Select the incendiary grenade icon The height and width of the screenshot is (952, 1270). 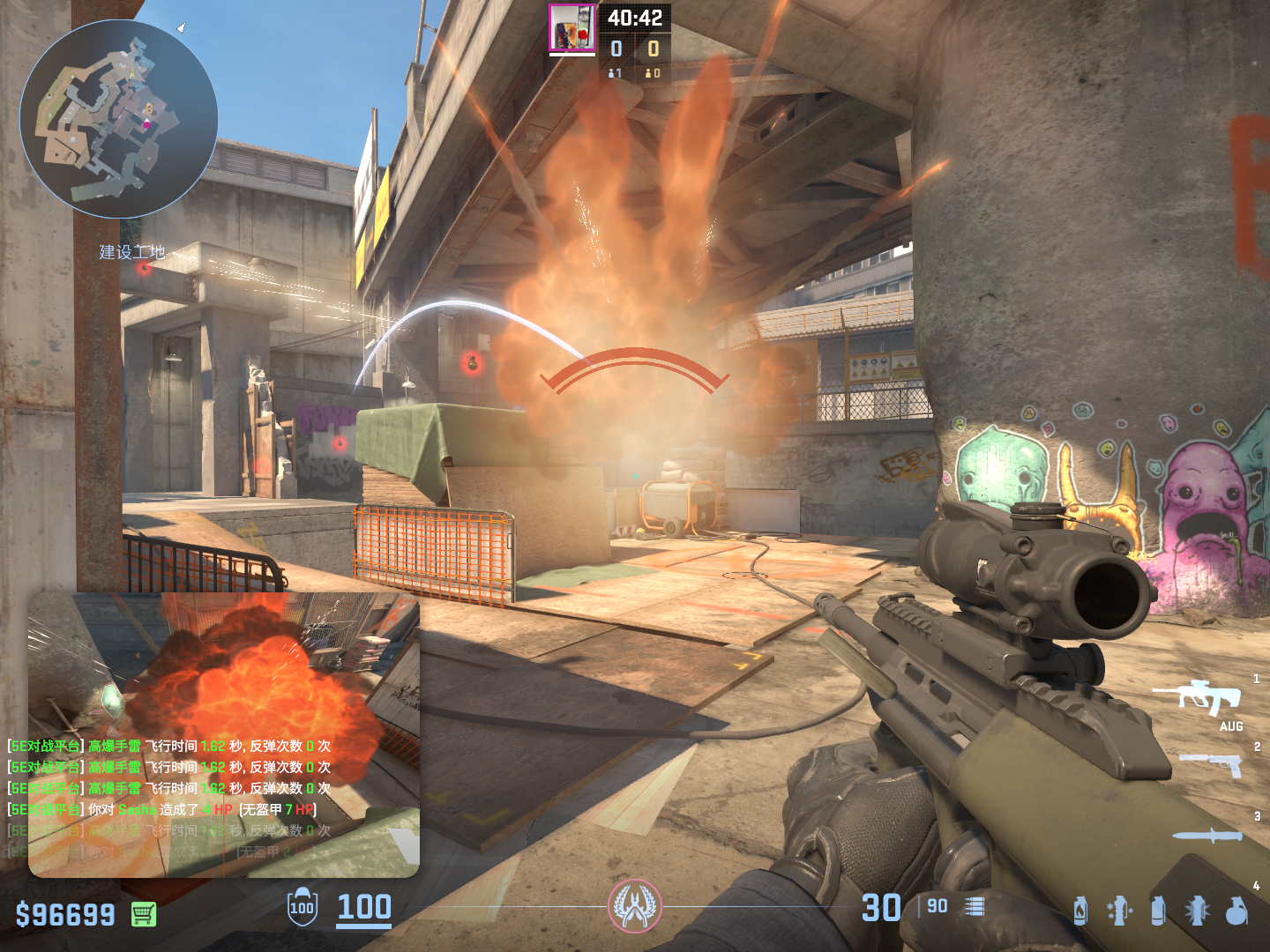click(x=1080, y=910)
